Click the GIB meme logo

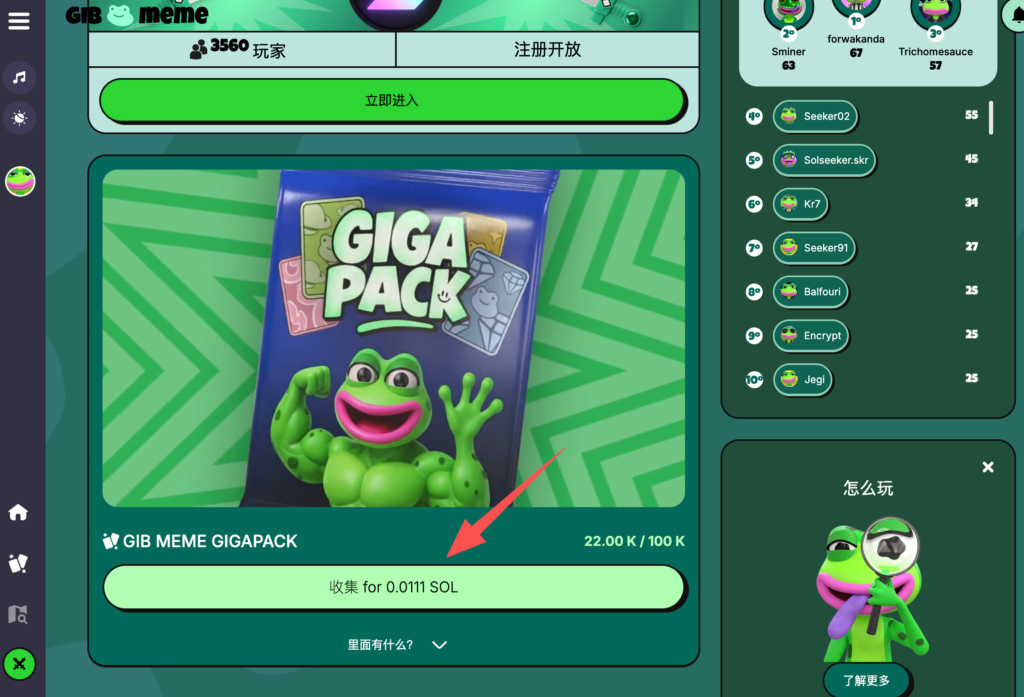point(137,14)
